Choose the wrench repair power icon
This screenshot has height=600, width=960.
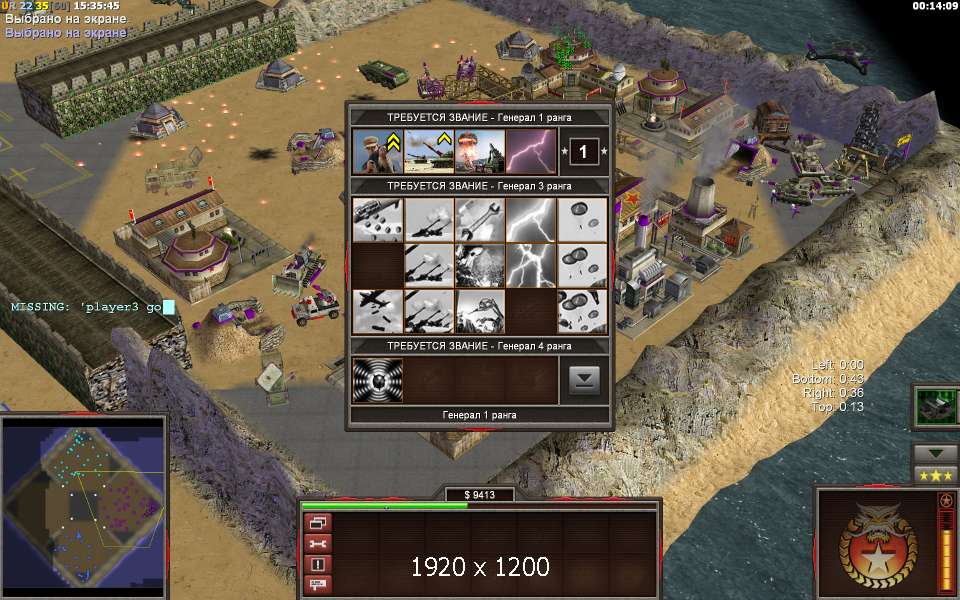pos(479,219)
